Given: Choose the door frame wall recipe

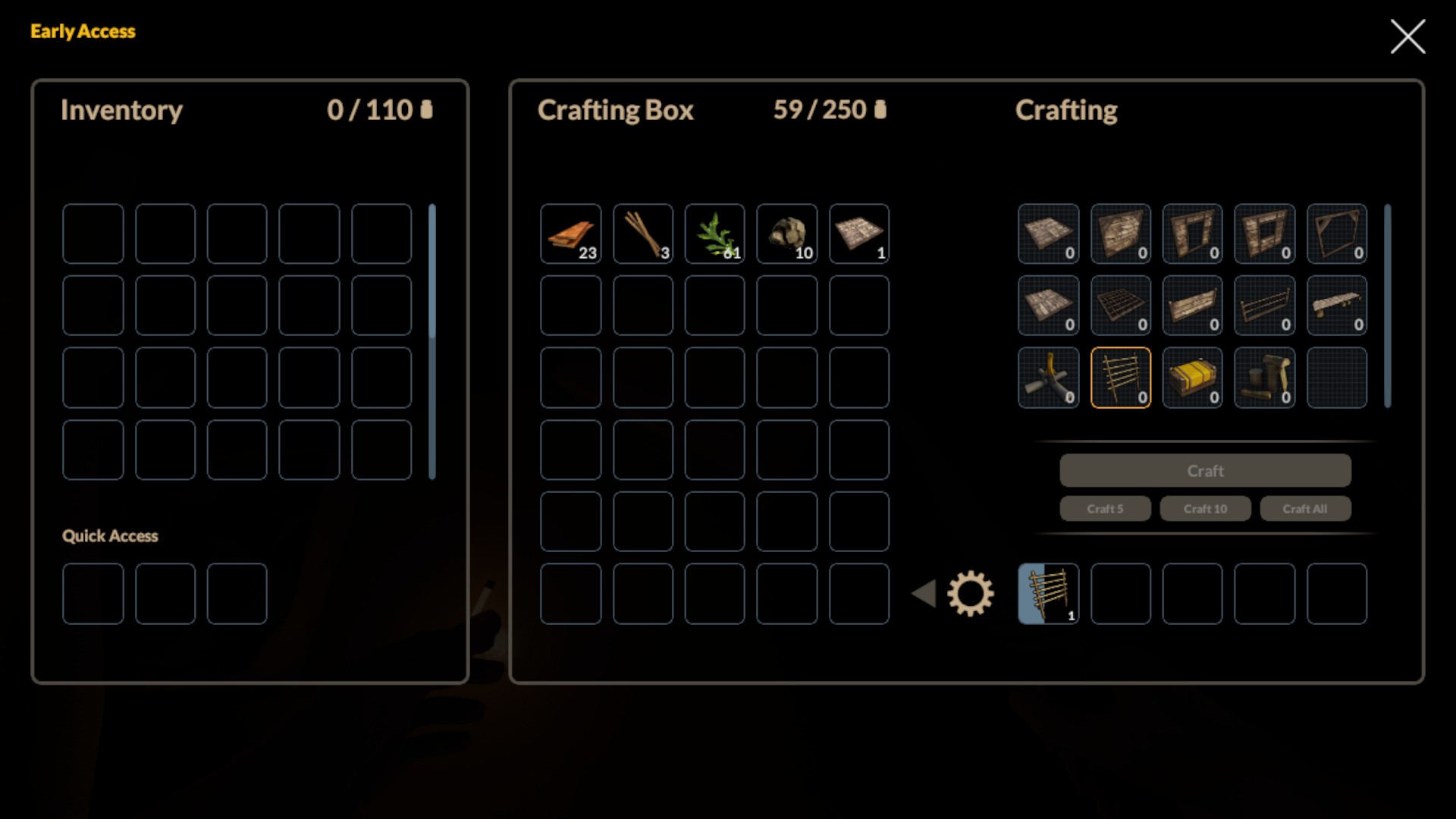Looking at the screenshot, I should (1193, 234).
